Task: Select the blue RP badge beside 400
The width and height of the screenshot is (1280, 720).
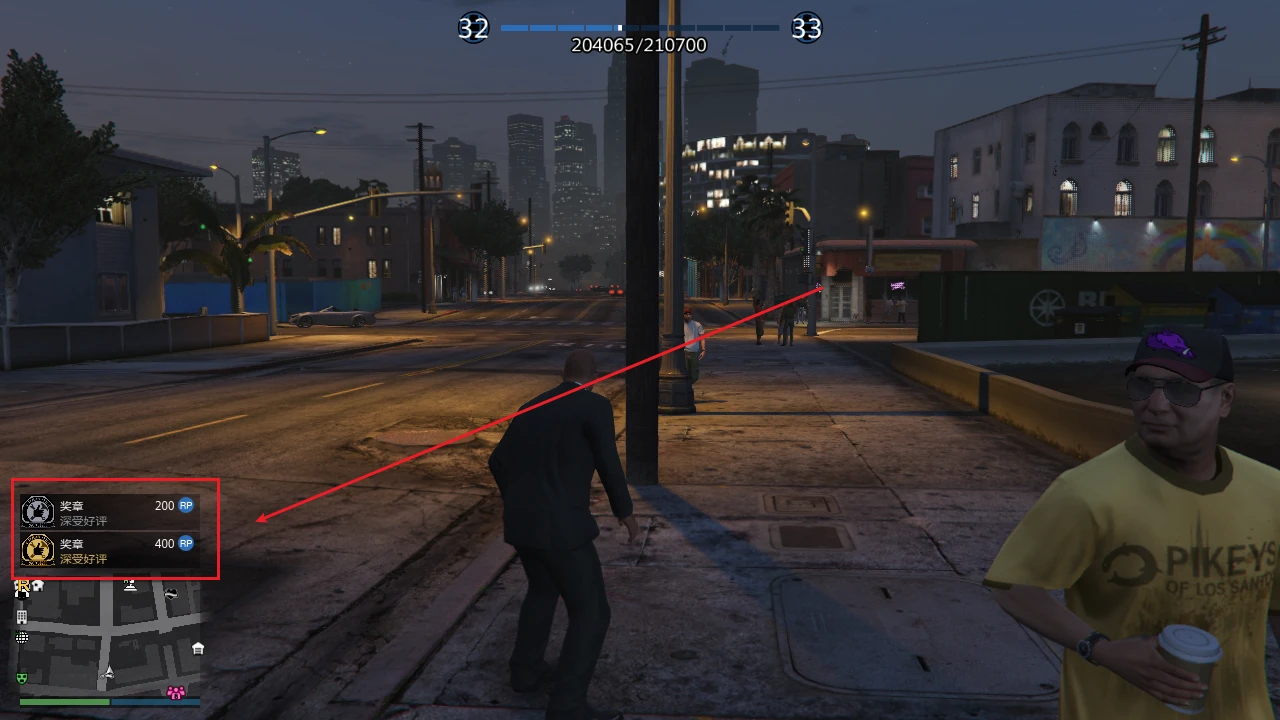Action: tap(184, 543)
